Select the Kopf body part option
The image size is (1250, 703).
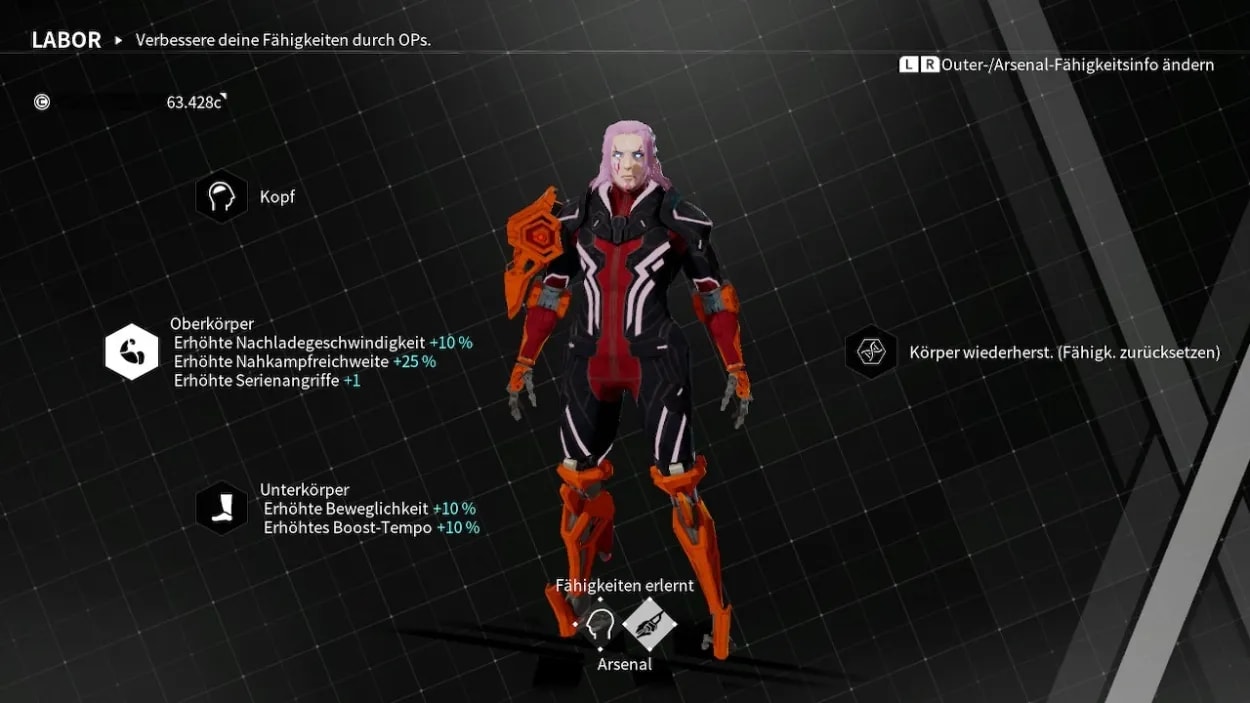click(x=221, y=197)
